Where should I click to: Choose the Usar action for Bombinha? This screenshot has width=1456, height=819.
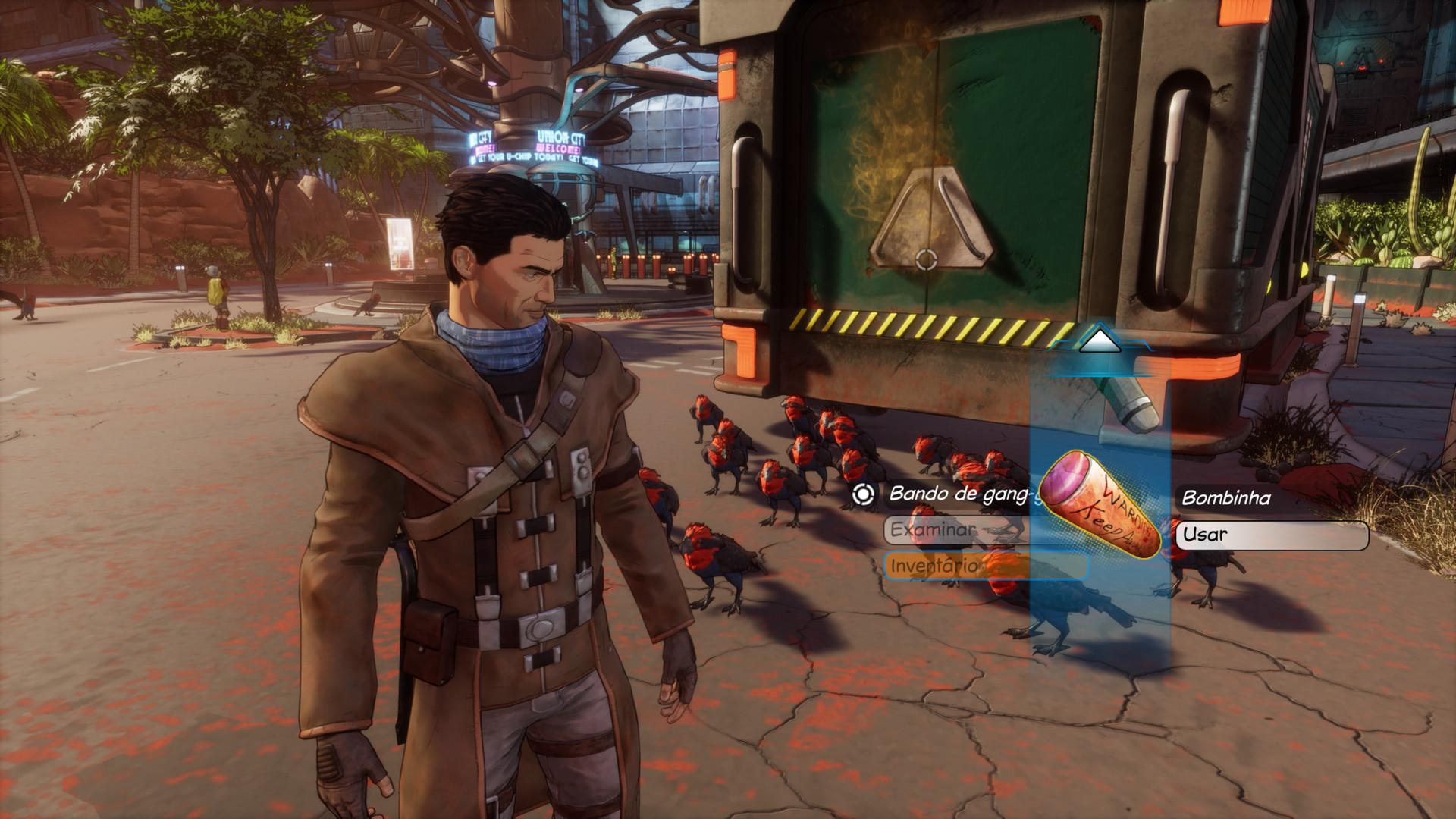[1272, 535]
